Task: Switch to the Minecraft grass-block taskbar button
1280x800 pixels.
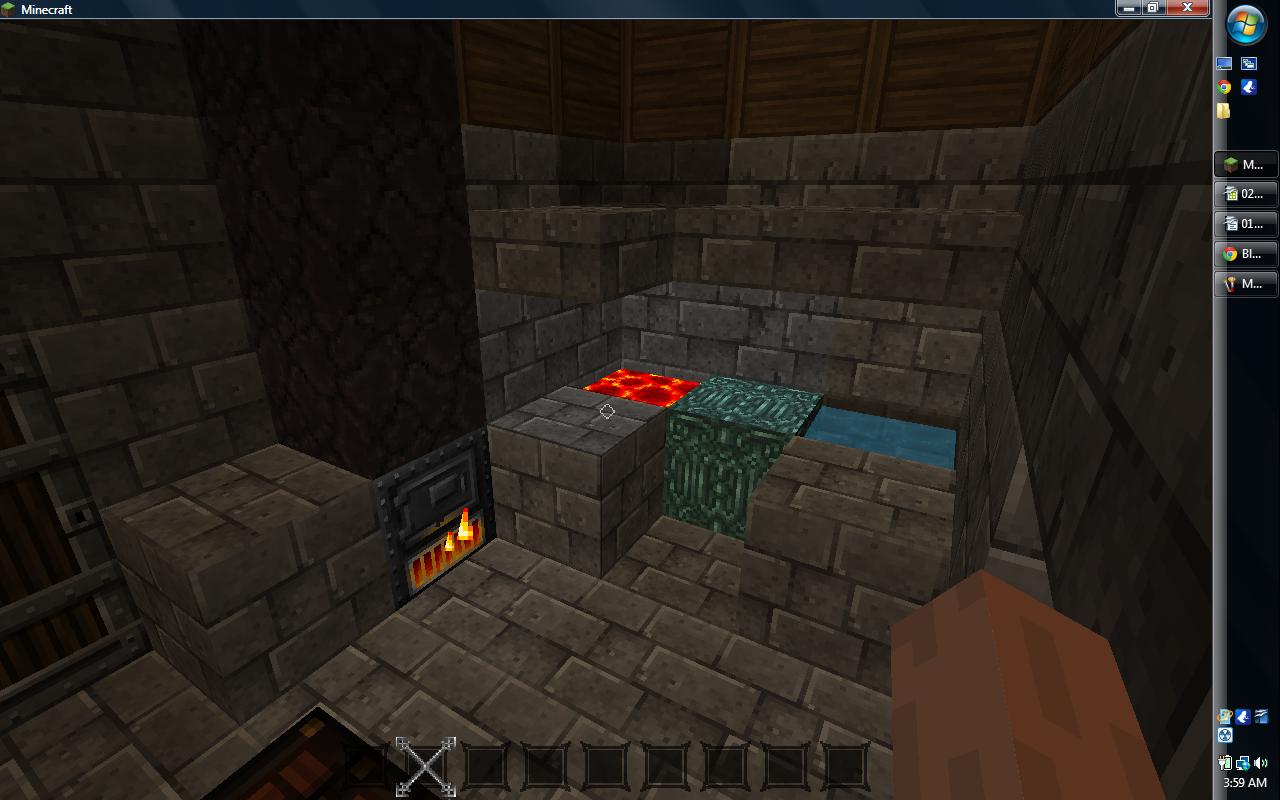Action: [x=1245, y=164]
